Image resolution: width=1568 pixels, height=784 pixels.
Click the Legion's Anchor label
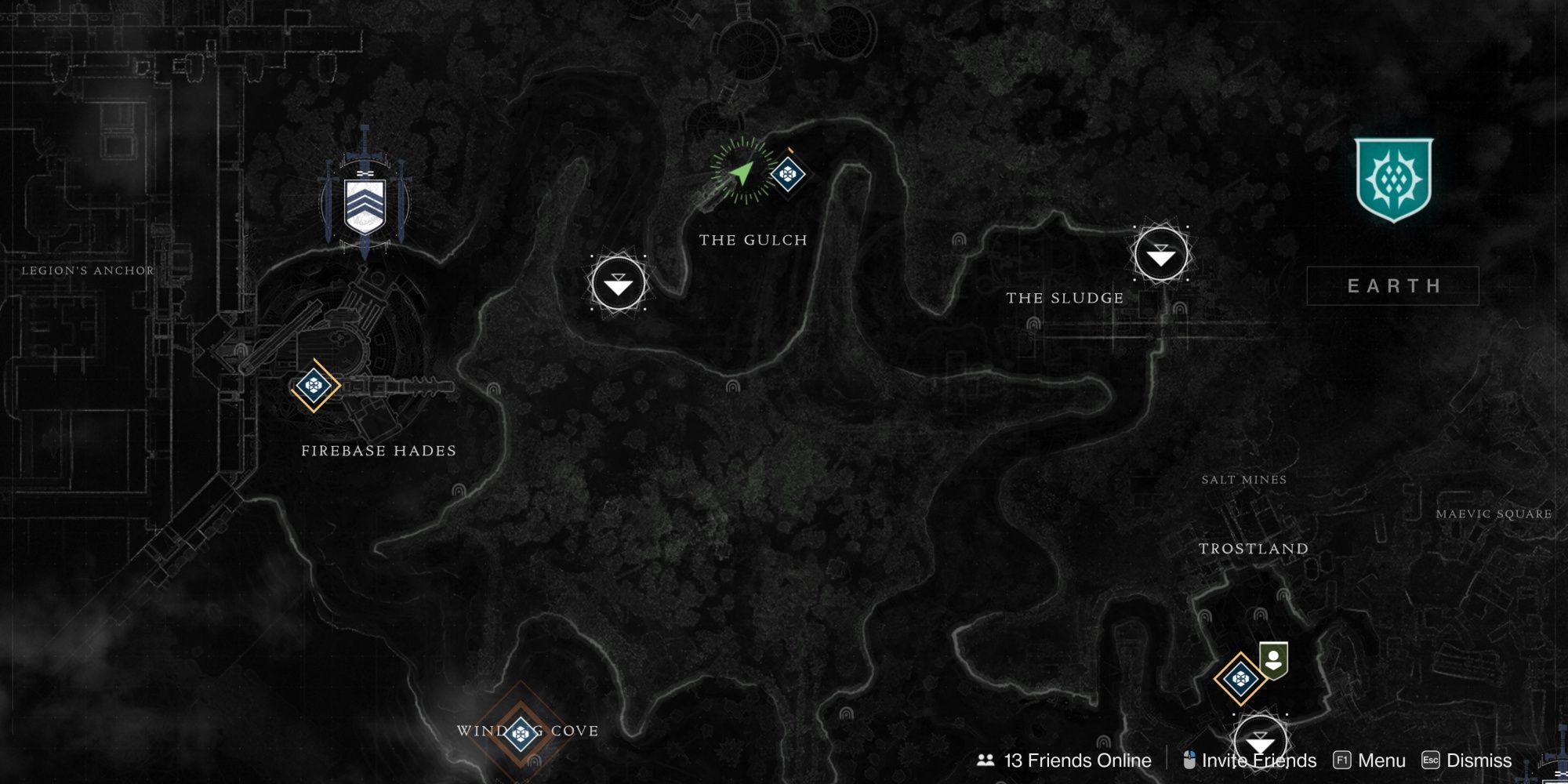89,270
